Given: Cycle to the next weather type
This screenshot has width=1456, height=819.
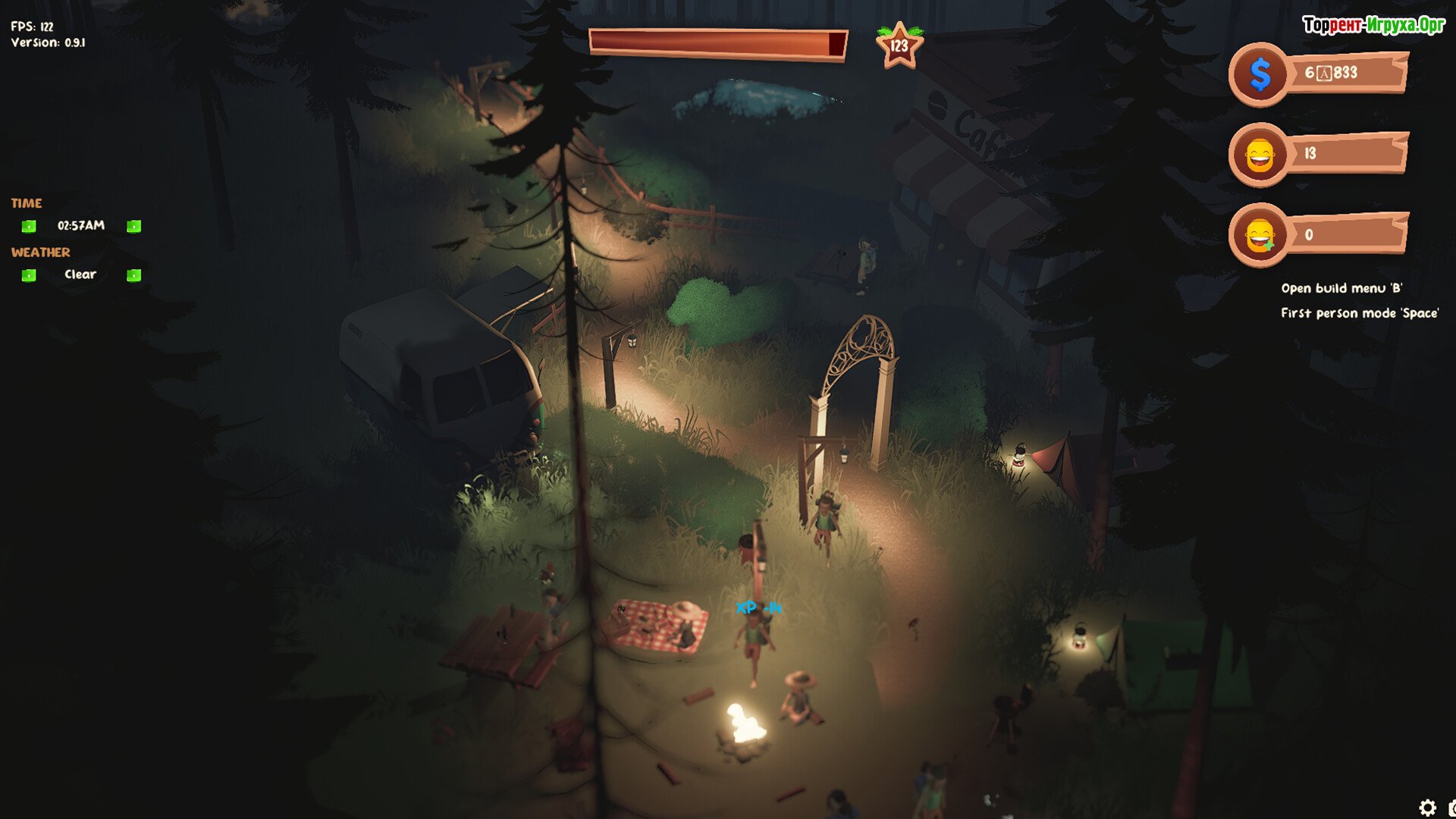Looking at the screenshot, I should coord(134,275).
